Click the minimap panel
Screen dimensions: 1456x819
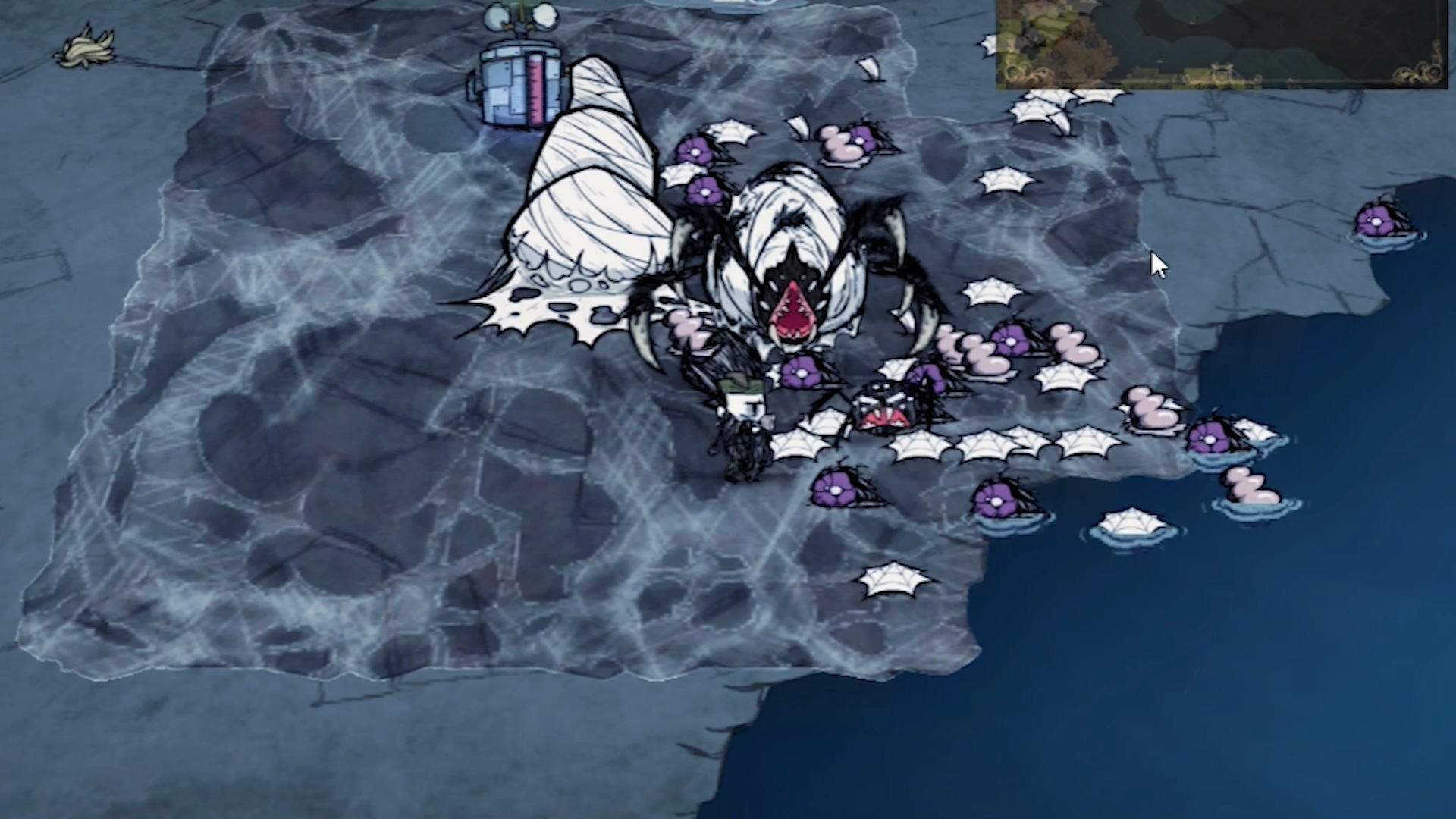tap(1221, 42)
